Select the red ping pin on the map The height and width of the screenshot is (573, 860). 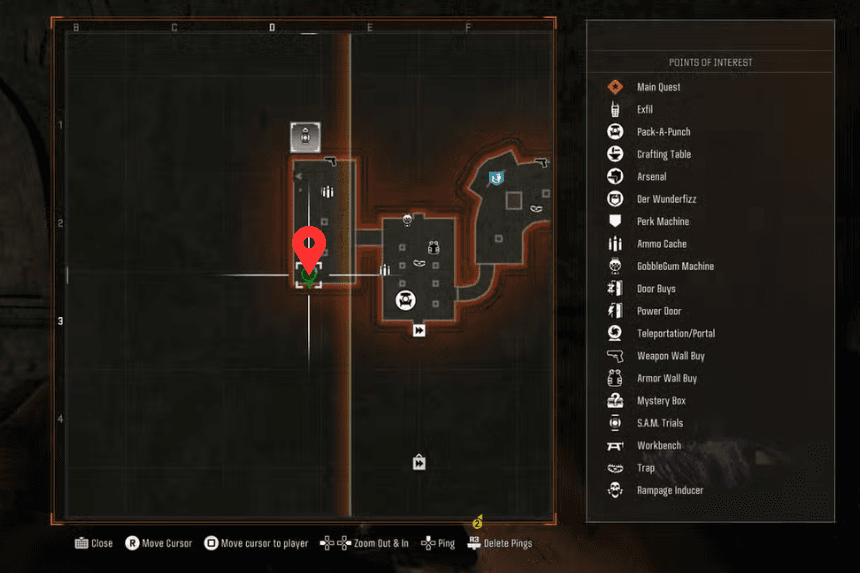[x=308, y=247]
